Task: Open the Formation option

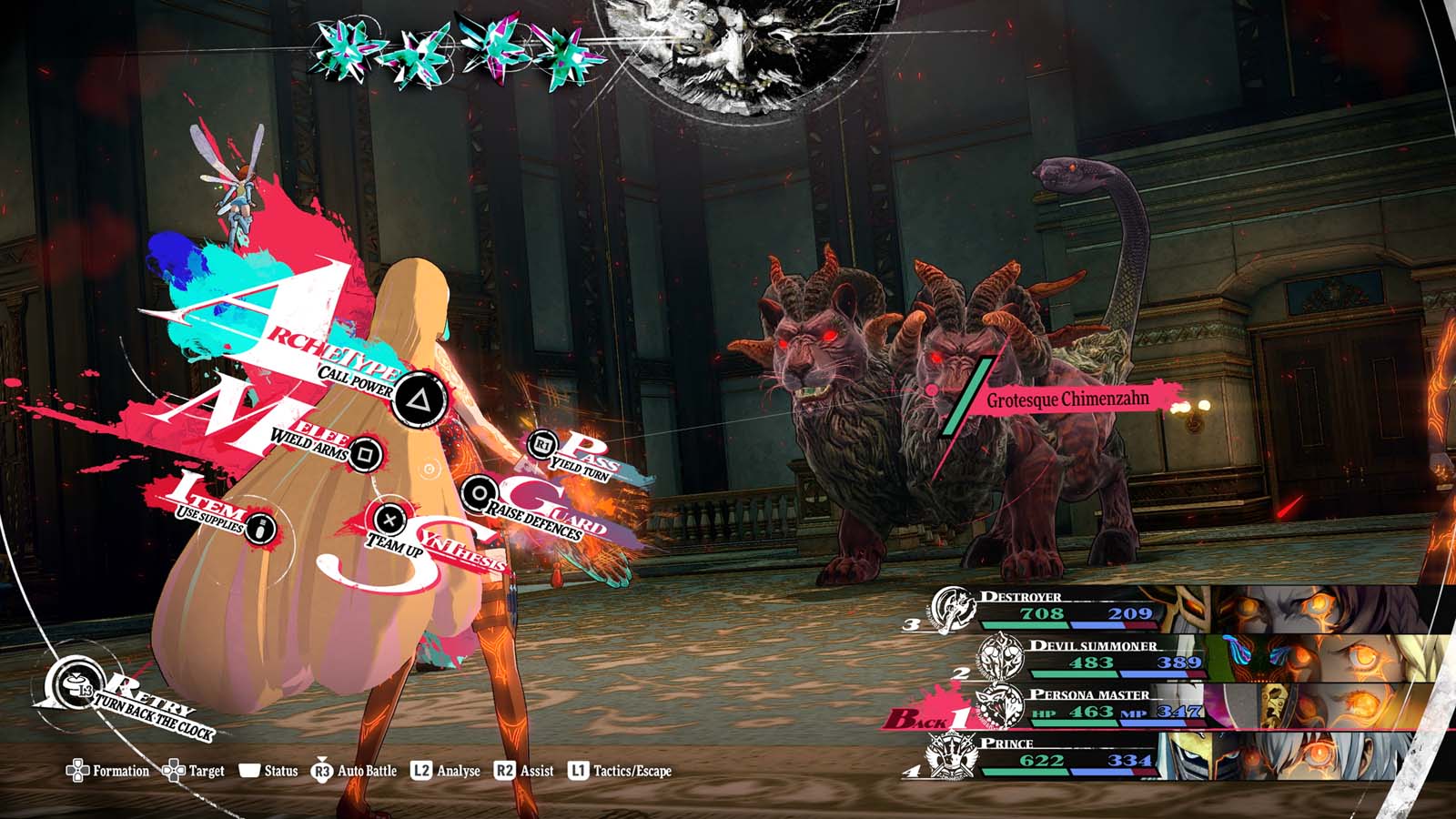Action: pyautogui.click(x=107, y=771)
